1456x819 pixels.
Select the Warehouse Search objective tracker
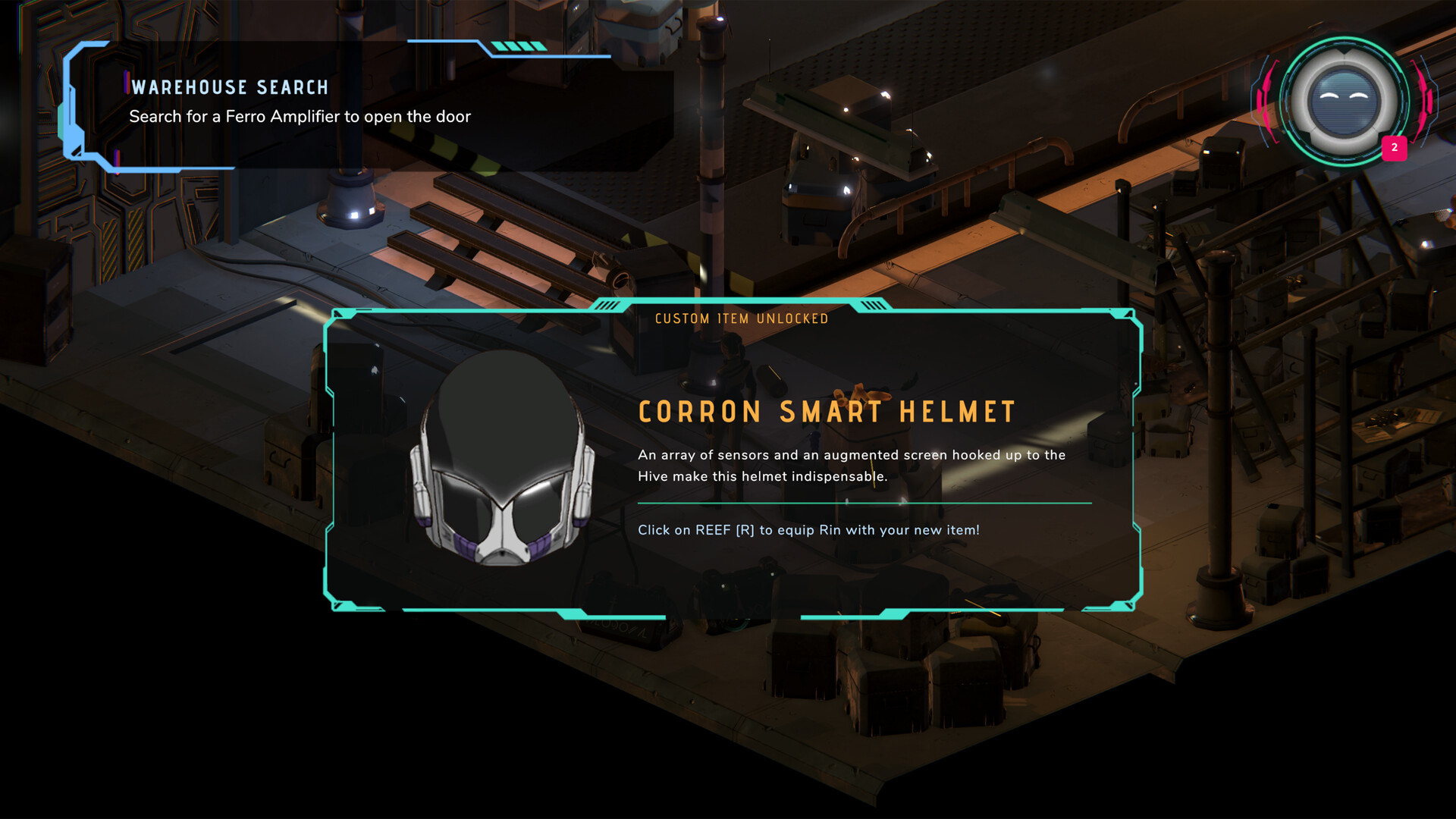(300, 102)
